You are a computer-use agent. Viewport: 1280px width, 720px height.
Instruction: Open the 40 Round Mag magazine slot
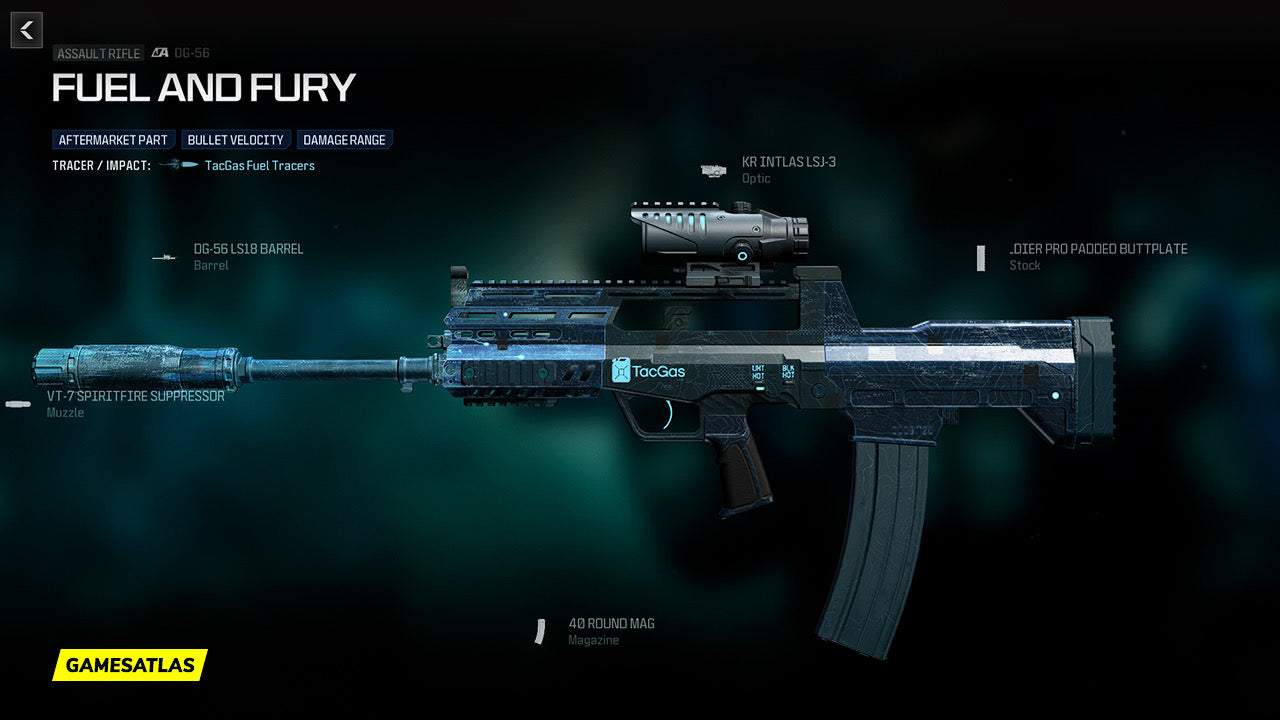pos(611,624)
